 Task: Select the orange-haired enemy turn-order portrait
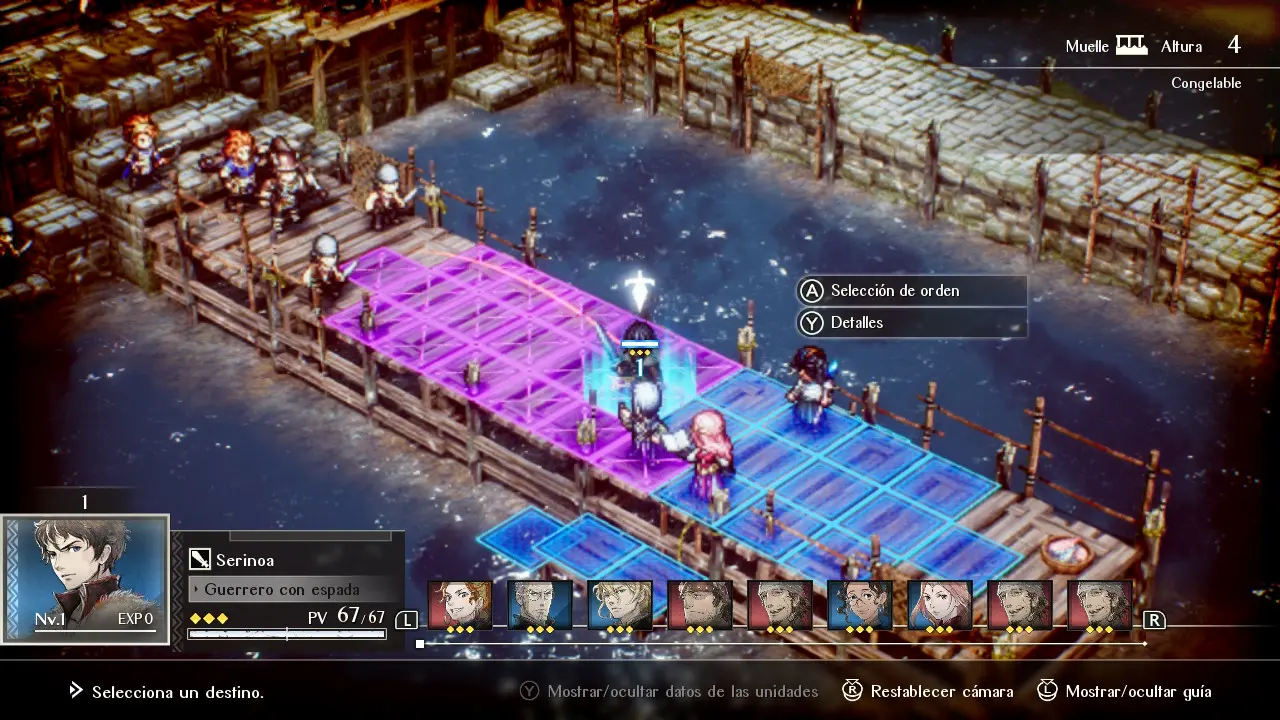pyautogui.click(x=460, y=605)
